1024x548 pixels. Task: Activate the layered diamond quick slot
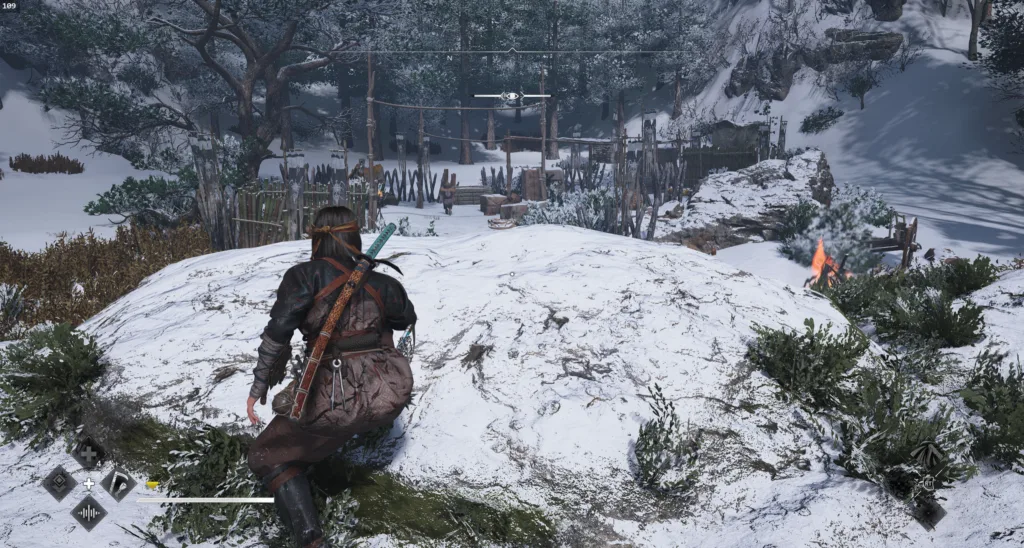(x=59, y=483)
